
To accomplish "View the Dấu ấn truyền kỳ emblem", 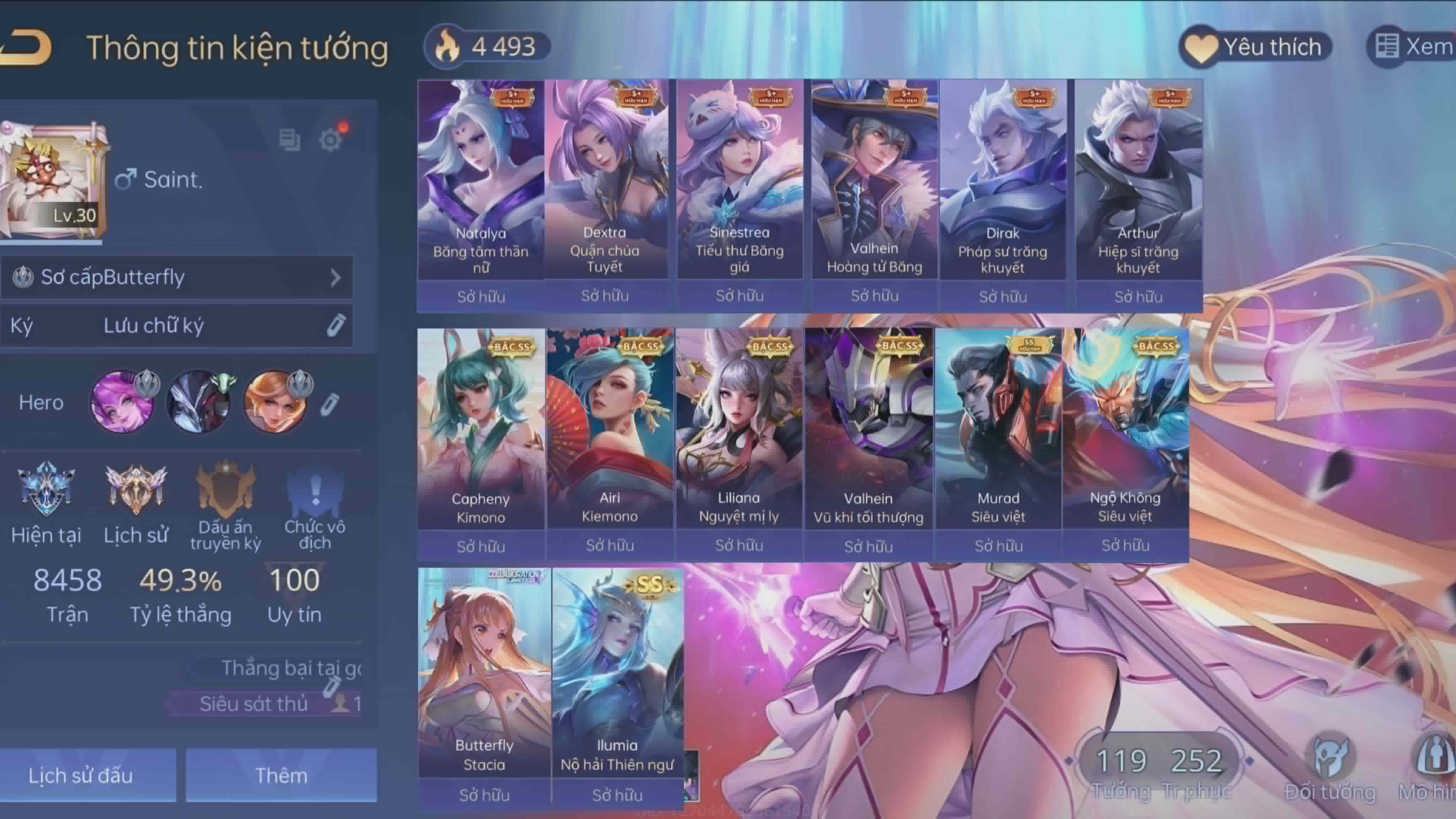I will (x=225, y=489).
